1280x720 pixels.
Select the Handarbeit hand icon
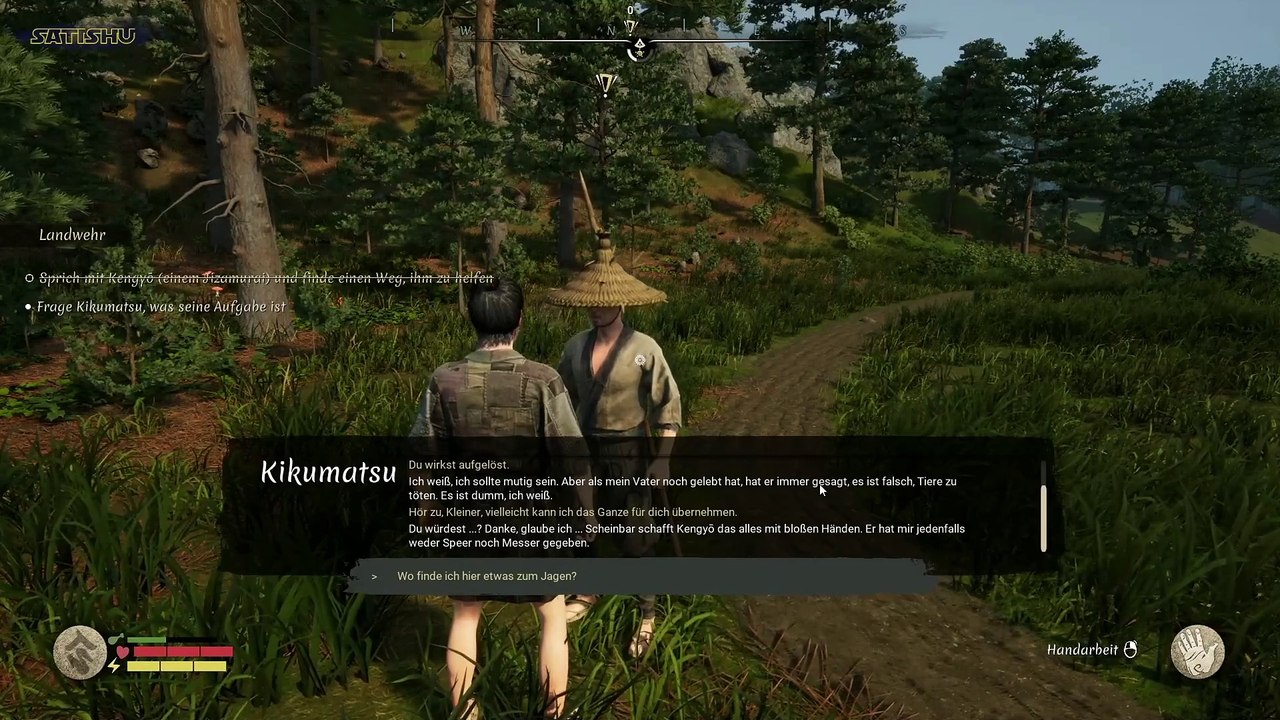pyautogui.click(x=1197, y=651)
